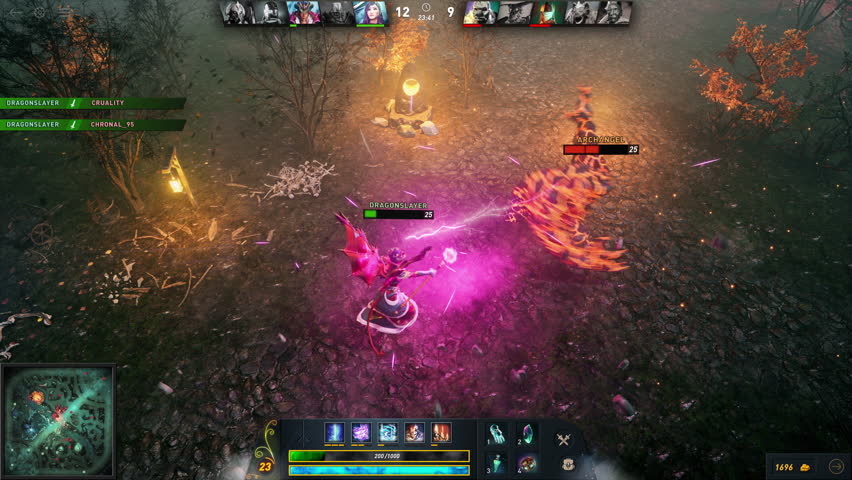The width and height of the screenshot is (852, 480).
Task: Use the icy blue vortex ability
Action: [388, 433]
